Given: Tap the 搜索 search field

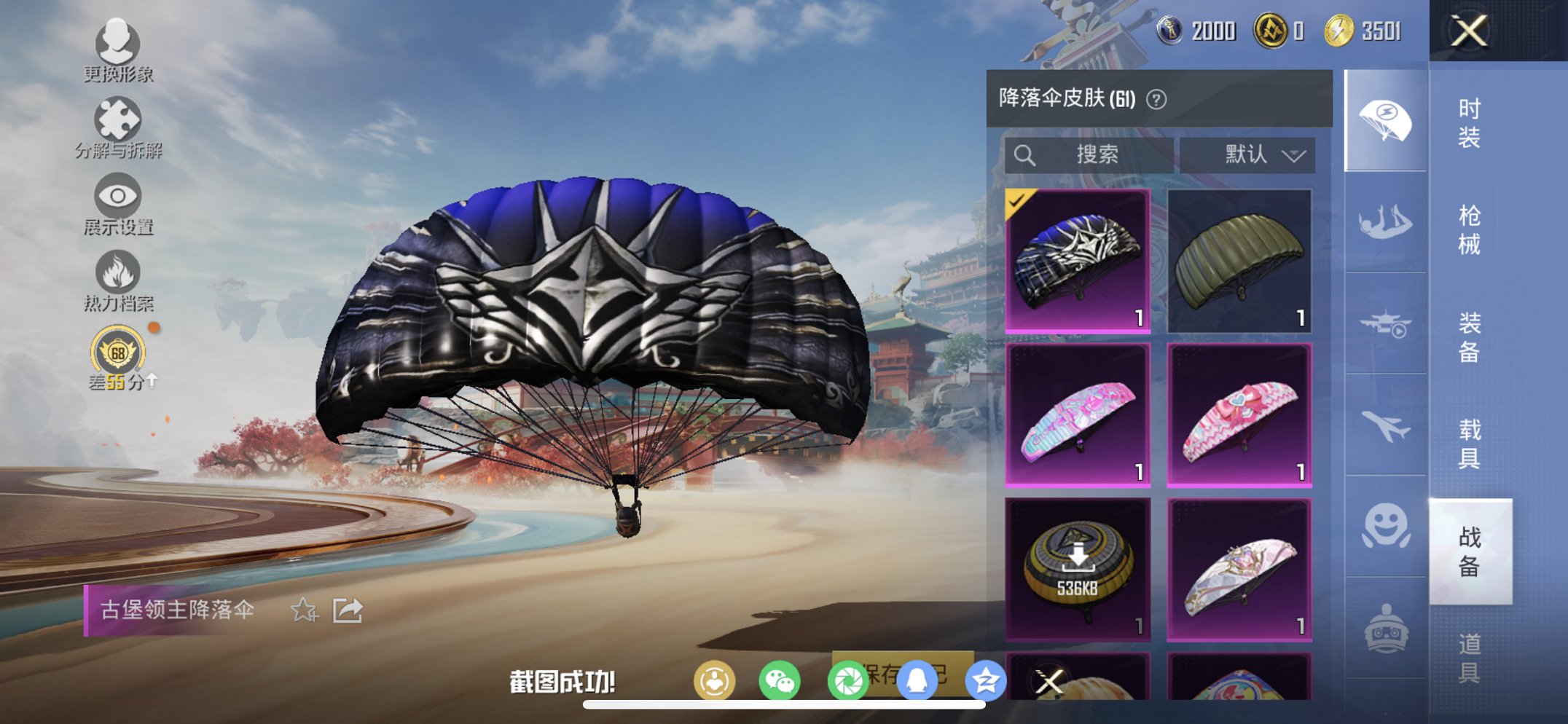Looking at the screenshot, I should tap(1089, 154).
